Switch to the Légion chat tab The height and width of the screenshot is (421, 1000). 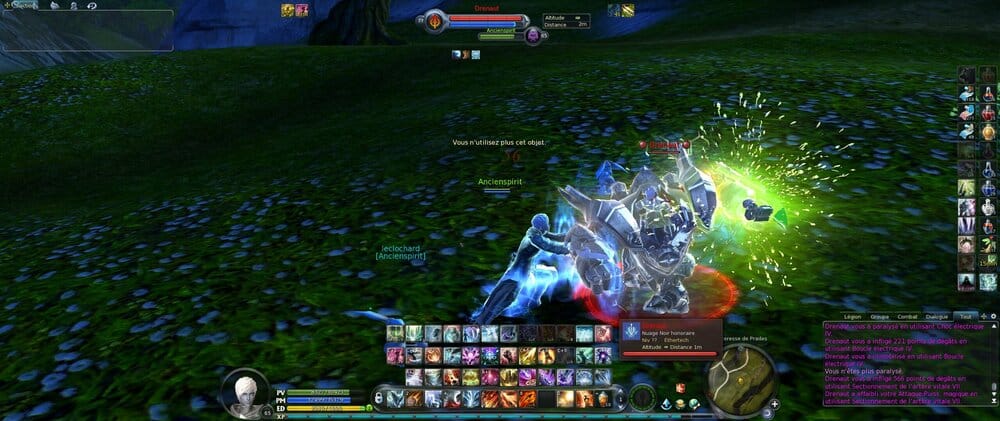852,316
